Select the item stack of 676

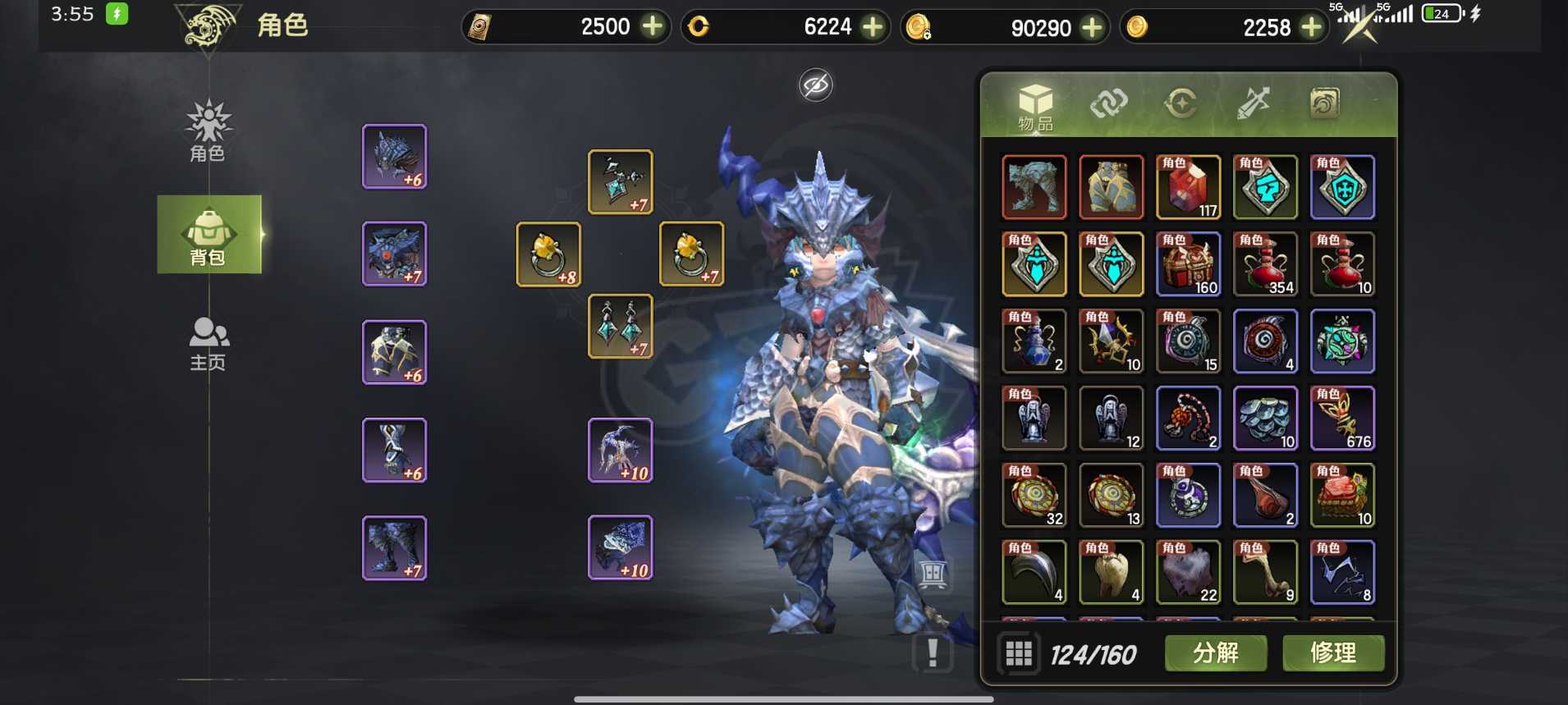click(1342, 419)
